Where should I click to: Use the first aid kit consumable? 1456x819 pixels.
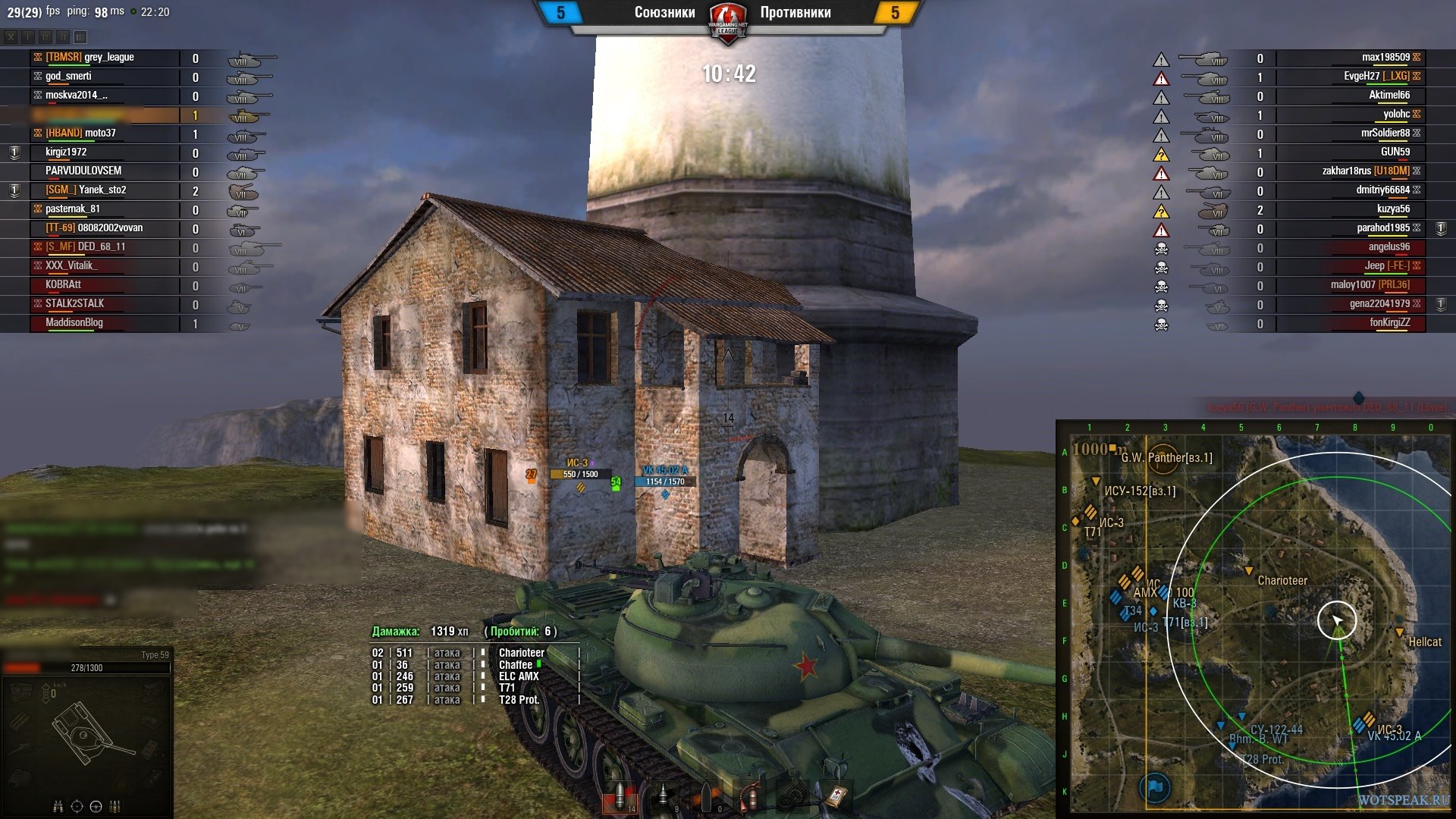point(836,796)
